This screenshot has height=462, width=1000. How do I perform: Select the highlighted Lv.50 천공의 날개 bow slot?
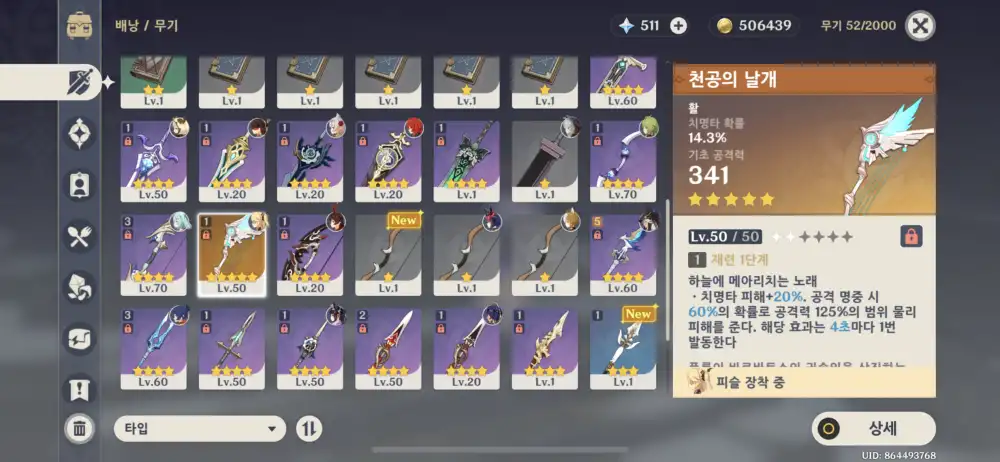(x=232, y=253)
